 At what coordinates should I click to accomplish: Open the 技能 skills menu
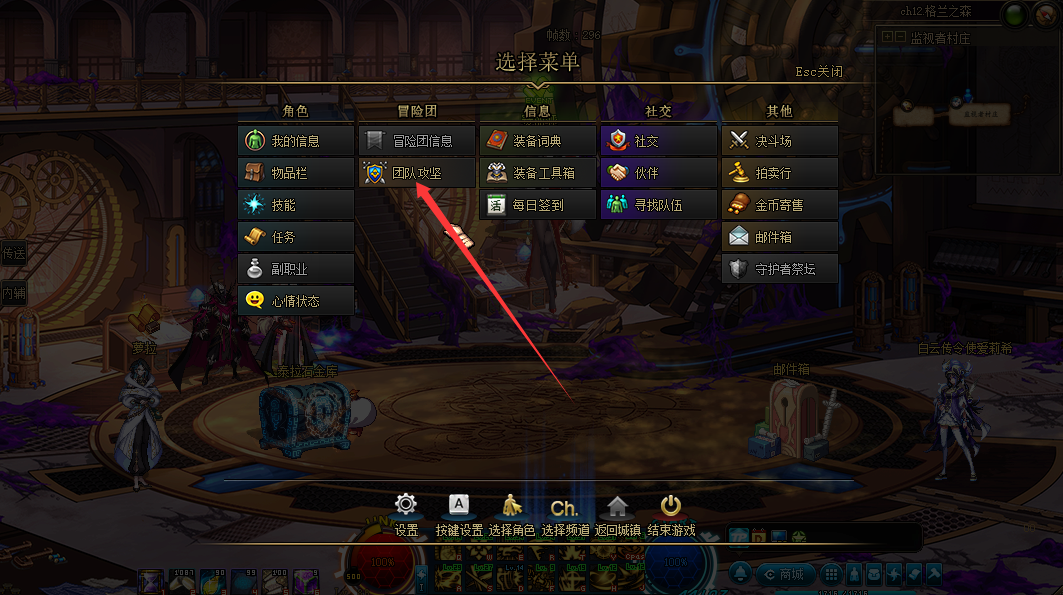pos(296,205)
